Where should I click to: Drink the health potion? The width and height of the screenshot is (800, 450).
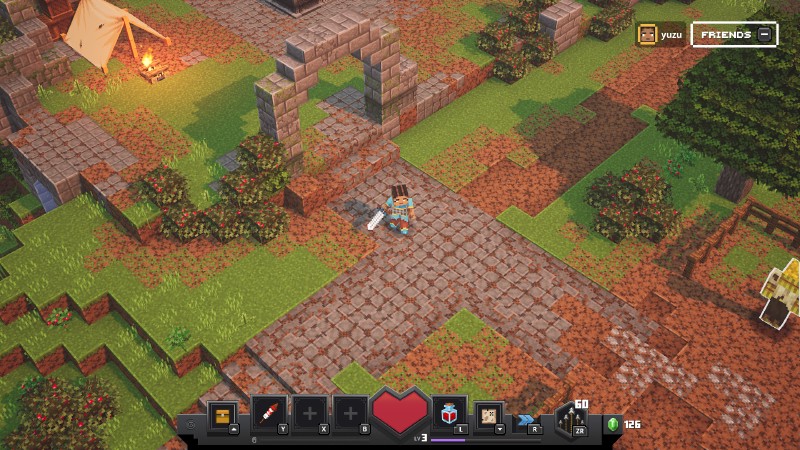tap(449, 412)
